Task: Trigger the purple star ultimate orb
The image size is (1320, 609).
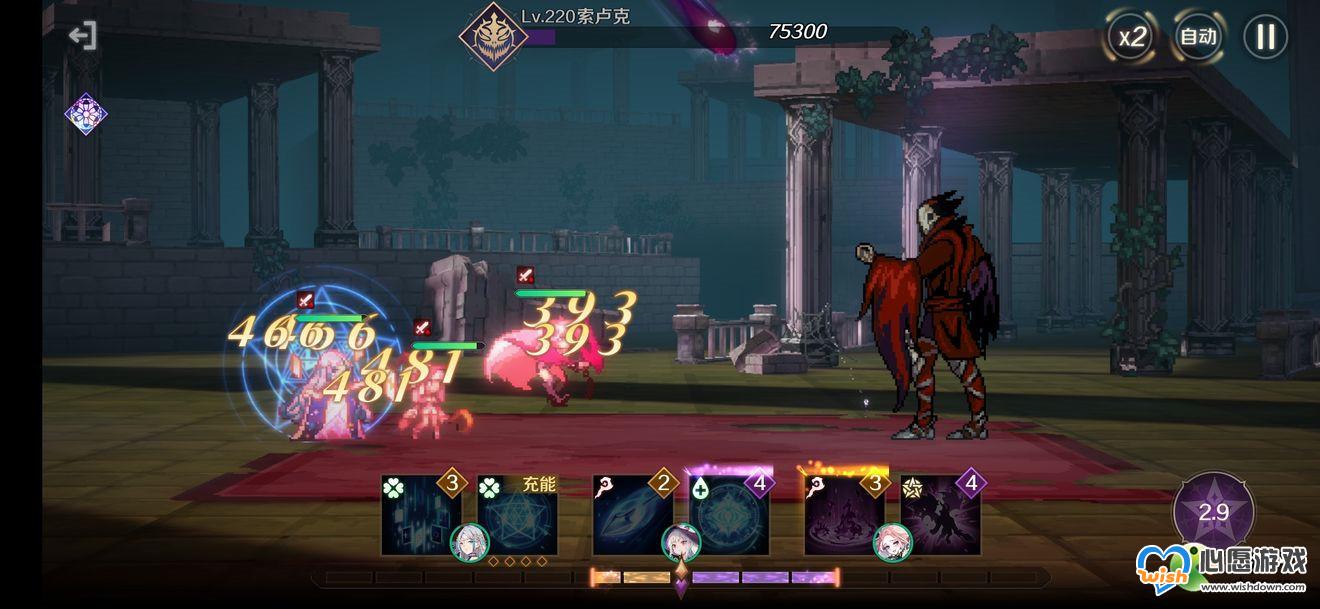Action: pos(1213,511)
